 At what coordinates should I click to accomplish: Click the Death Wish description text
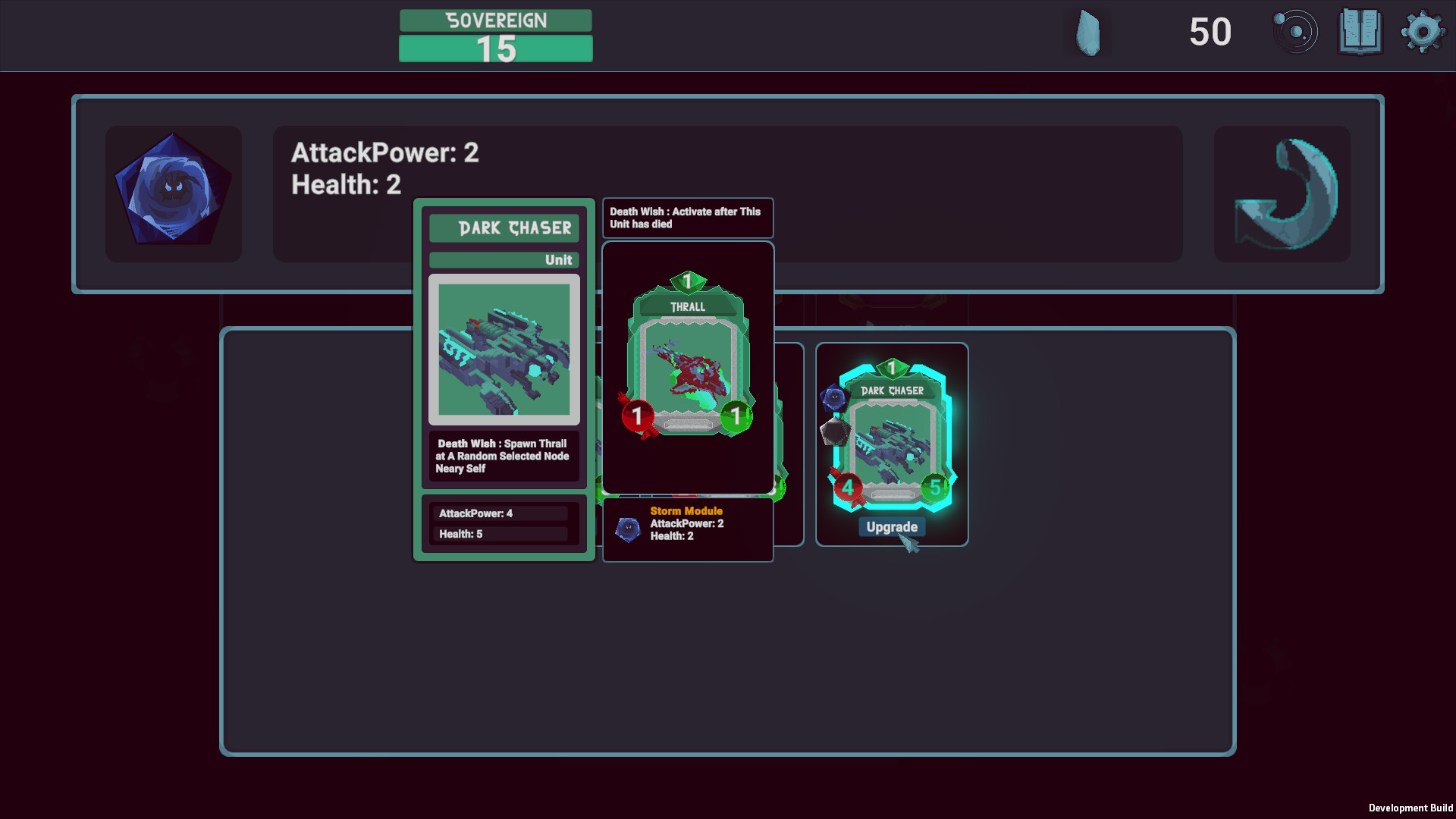[503, 456]
